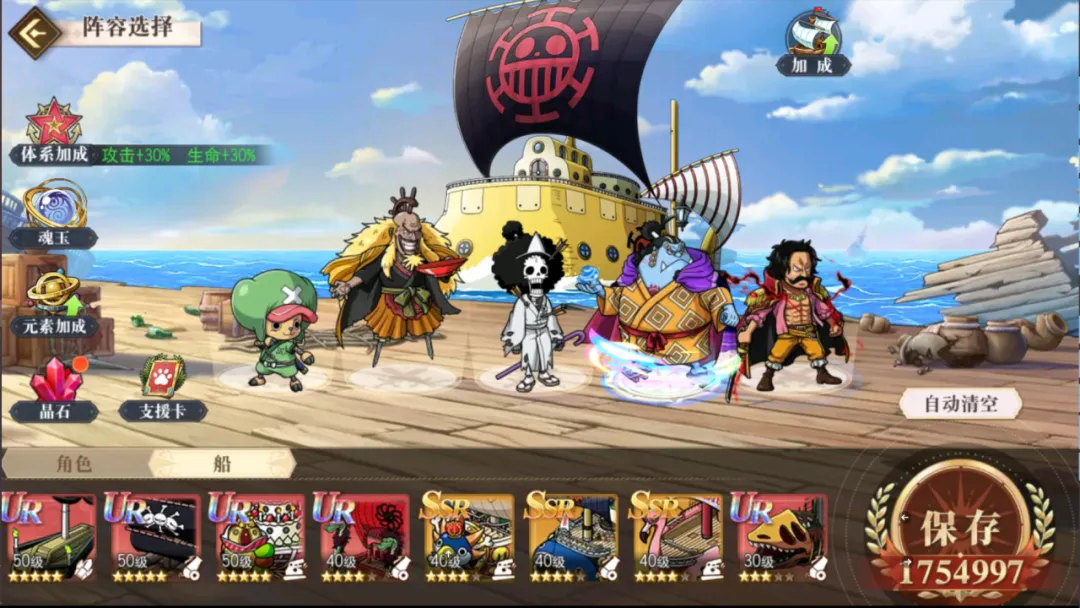This screenshot has height=608, width=1080.
Task: Select the UR yellow skull ship card
Action: click(x=779, y=537)
